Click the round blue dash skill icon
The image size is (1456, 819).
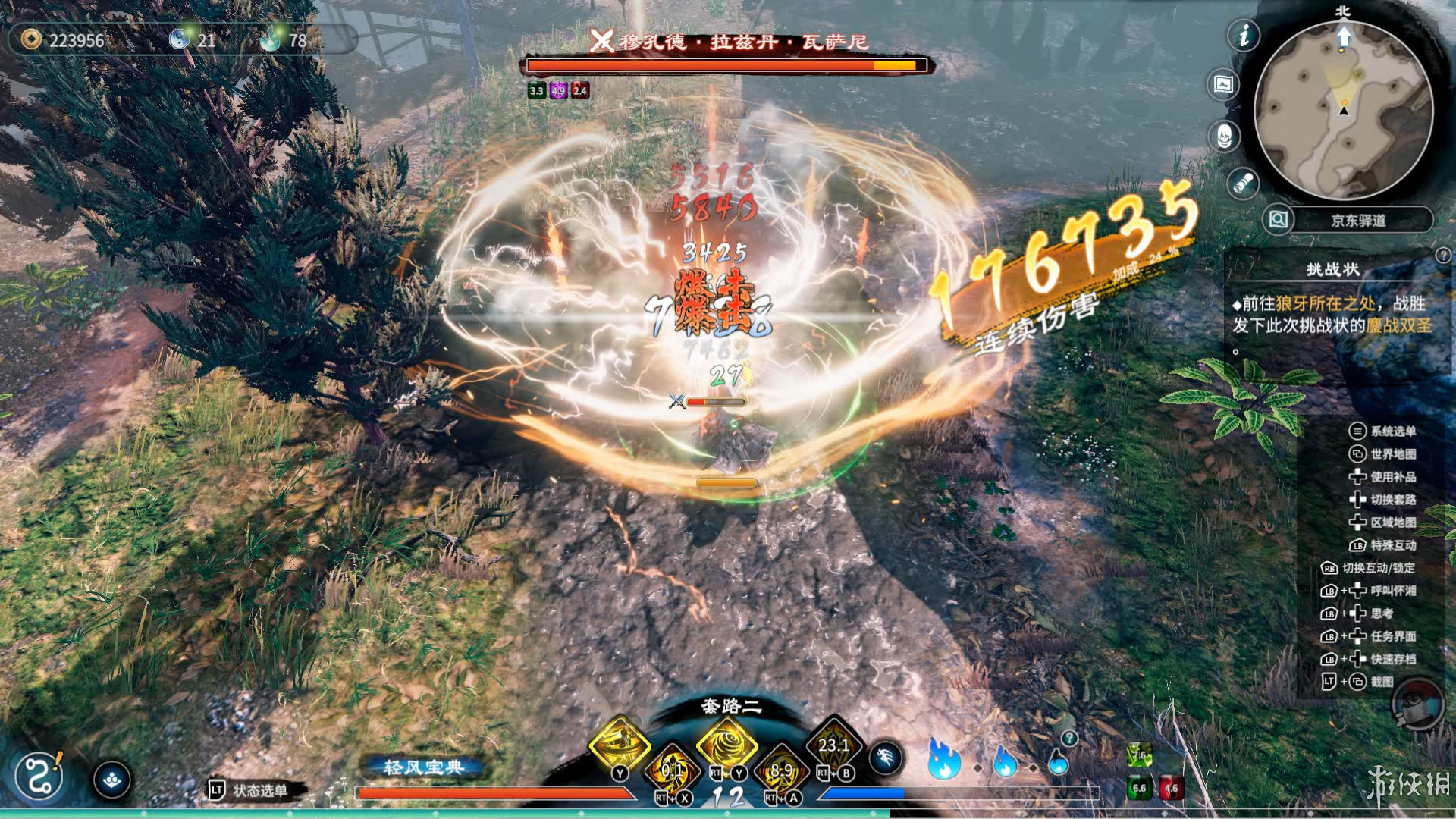tap(885, 758)
